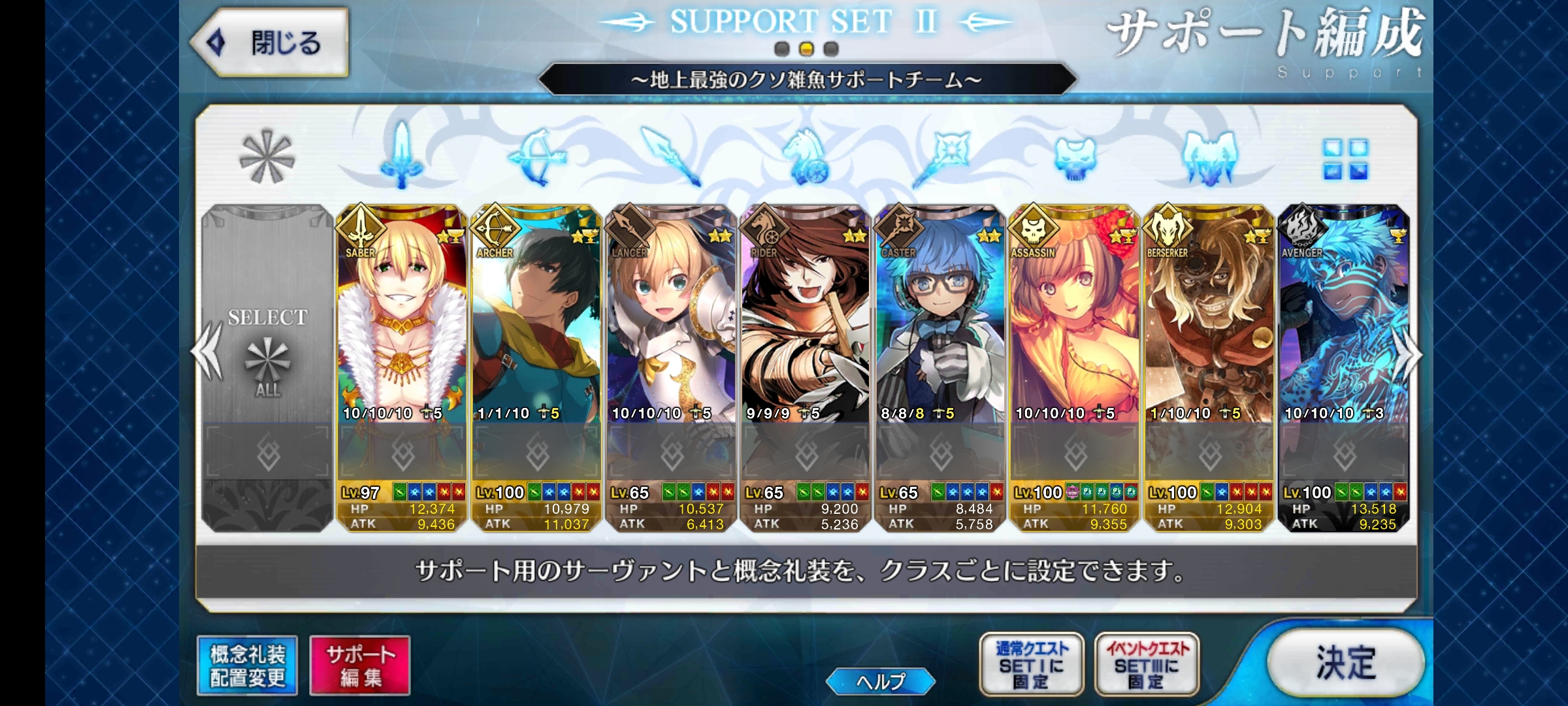Select the Archer support servant card
Screen dimensions: 1568x706
click(x=536, y=340)
